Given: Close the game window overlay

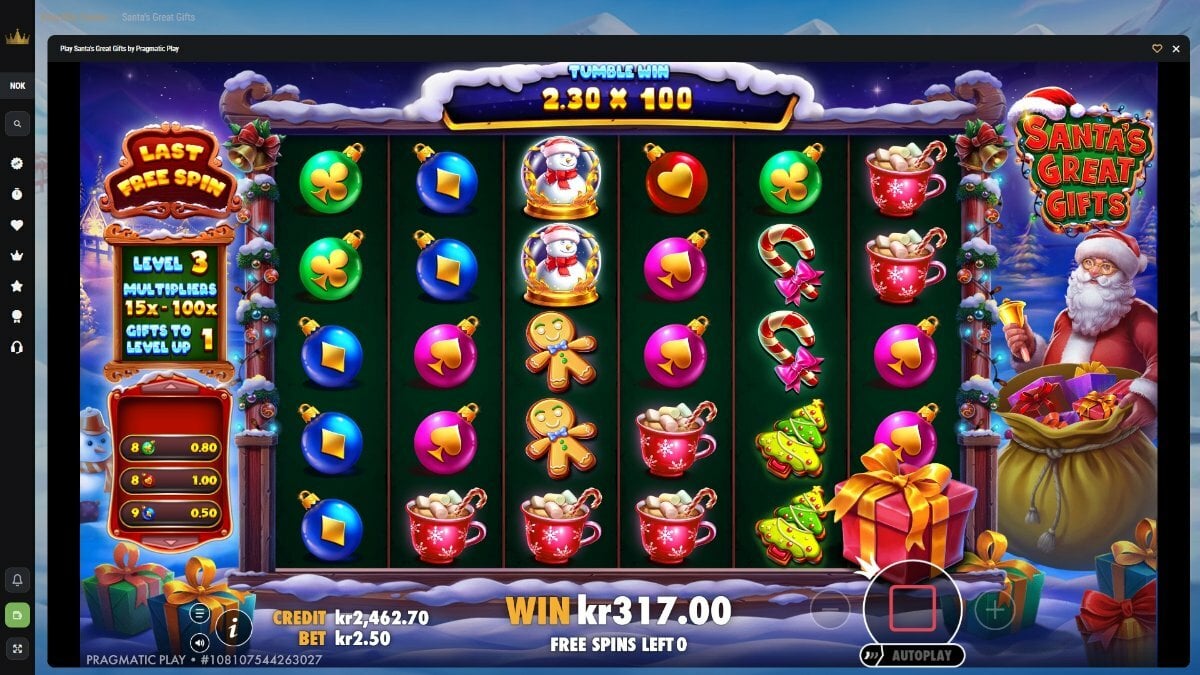Looking at the screenshot, I should pyautogui.click(x=1176, y=48).
